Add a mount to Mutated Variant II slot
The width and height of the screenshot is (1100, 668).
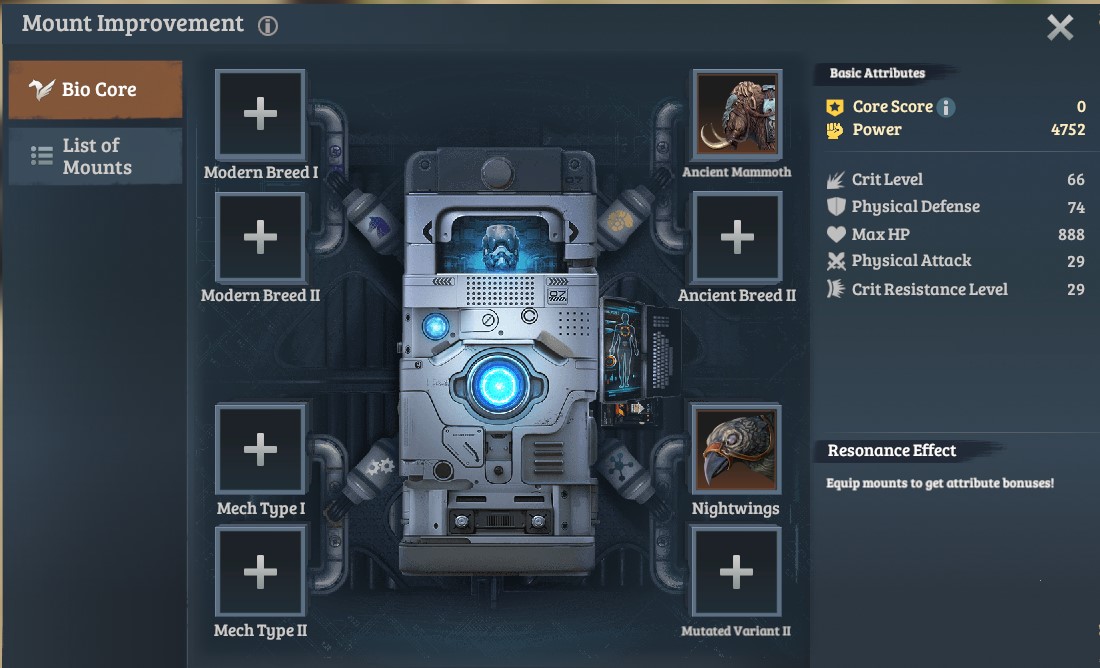[x=736, y=572]
